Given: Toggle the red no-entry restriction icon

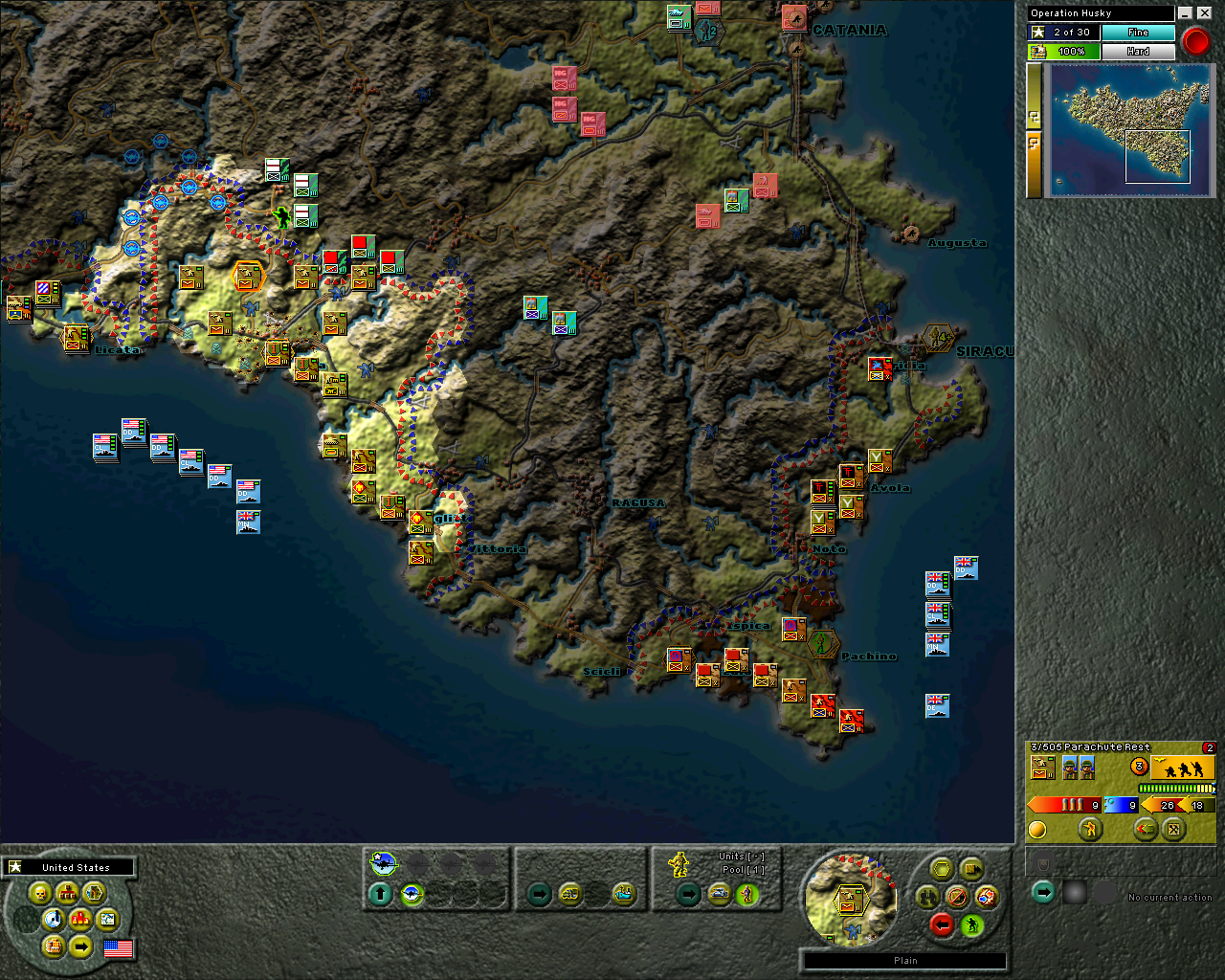Looking at the screenshot, I should pyautogui.click(x=956, y=897).
